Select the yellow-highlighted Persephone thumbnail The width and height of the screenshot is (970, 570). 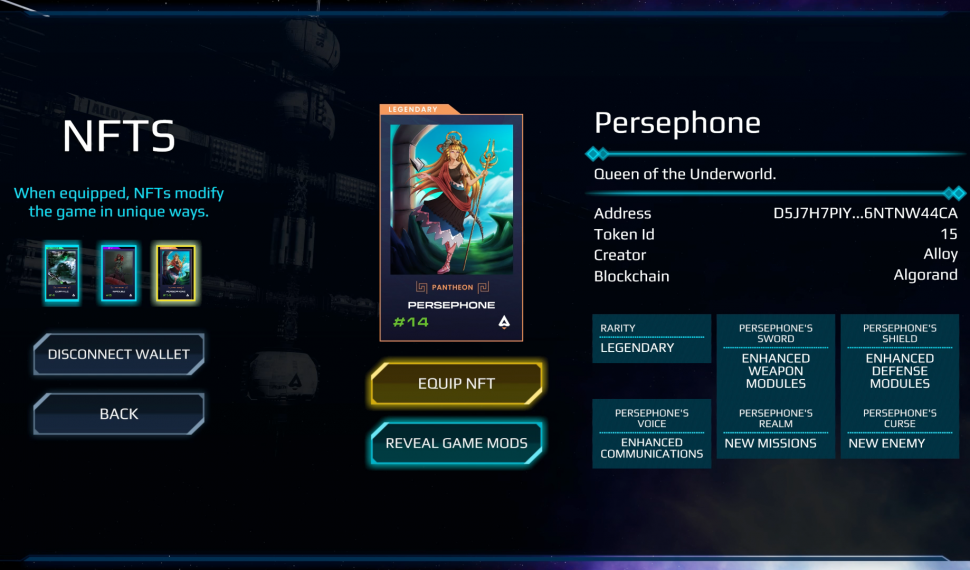tap(175, 272)
